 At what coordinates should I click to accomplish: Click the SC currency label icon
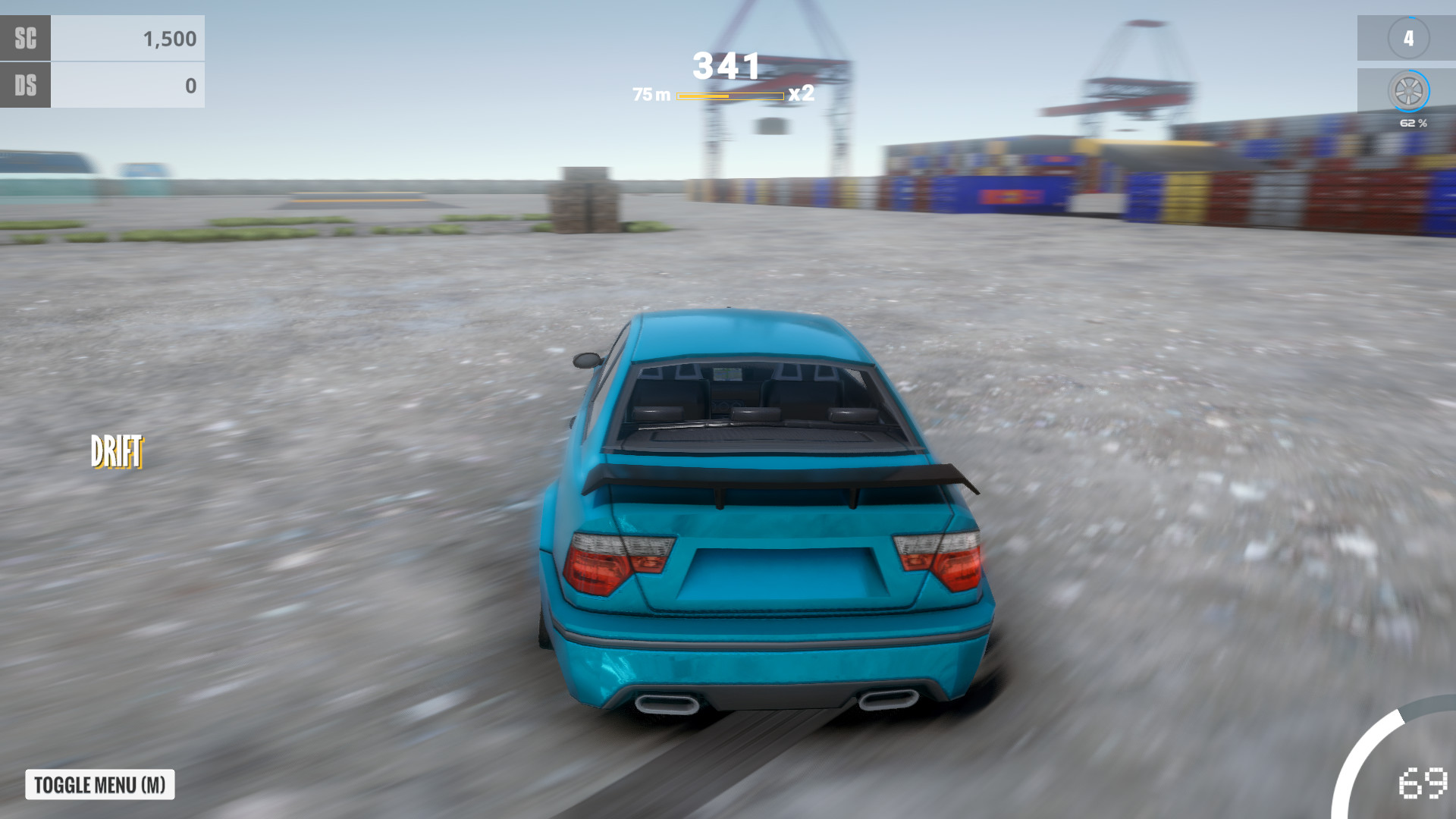click(x=26, y=38)
